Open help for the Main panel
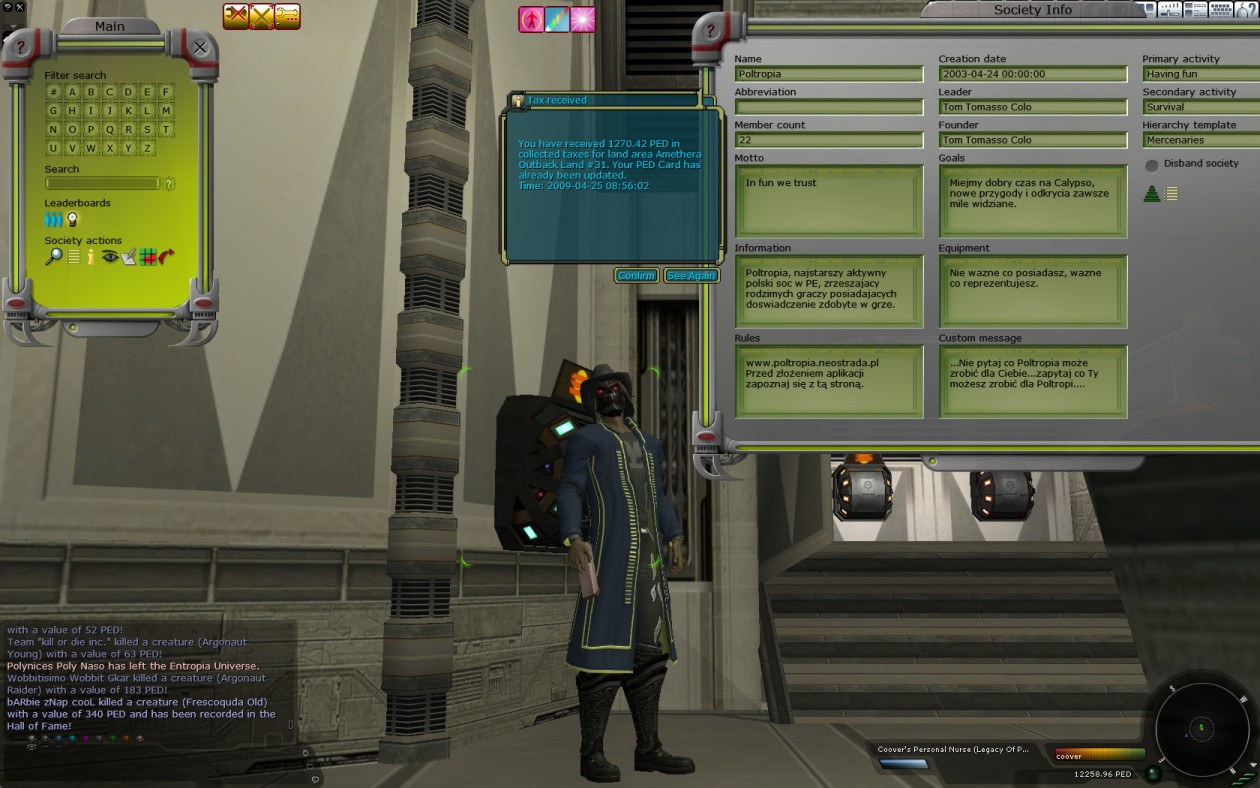 click(x=20, y=47)
